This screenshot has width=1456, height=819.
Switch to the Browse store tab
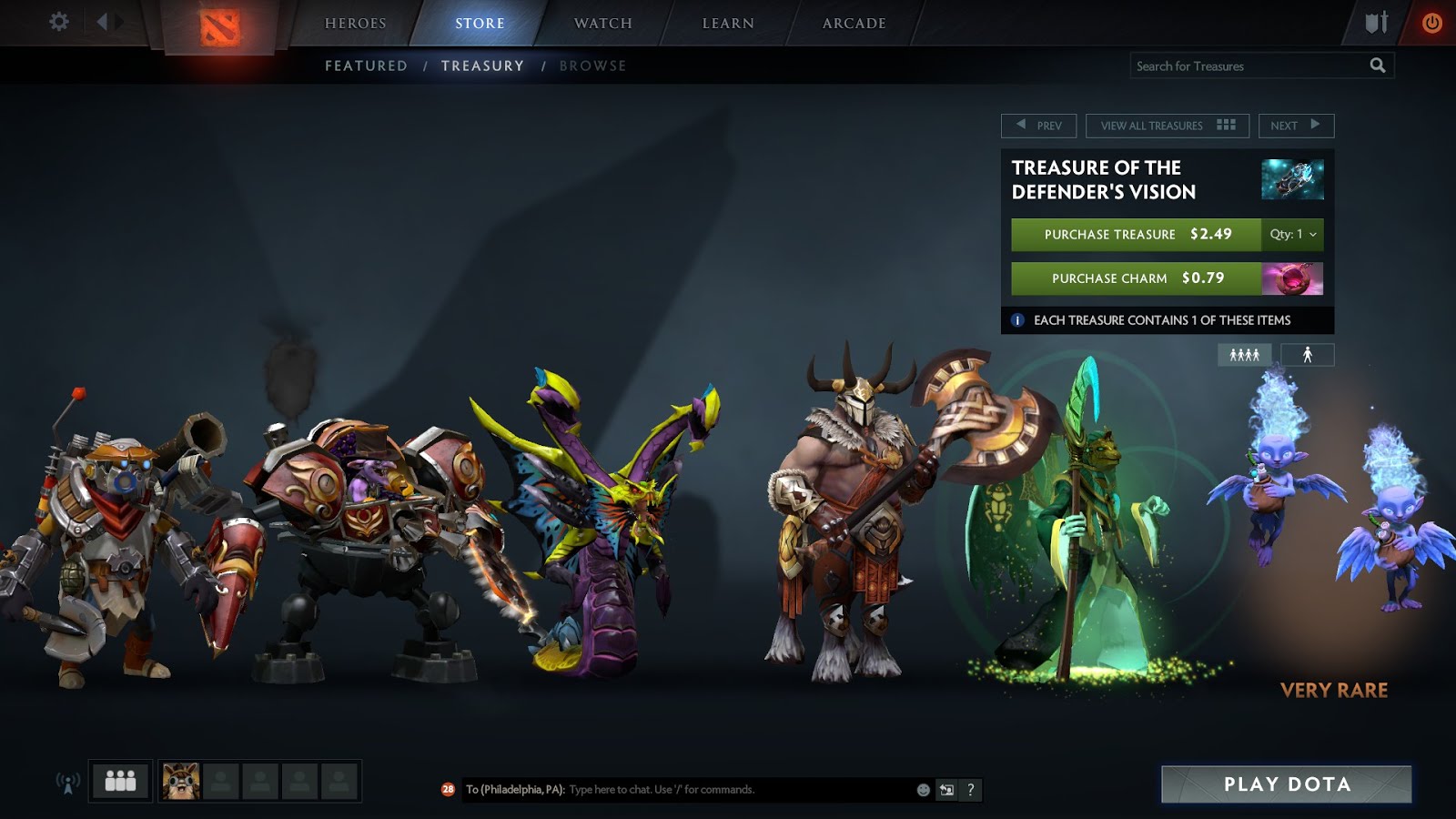(x=592, y=66)
